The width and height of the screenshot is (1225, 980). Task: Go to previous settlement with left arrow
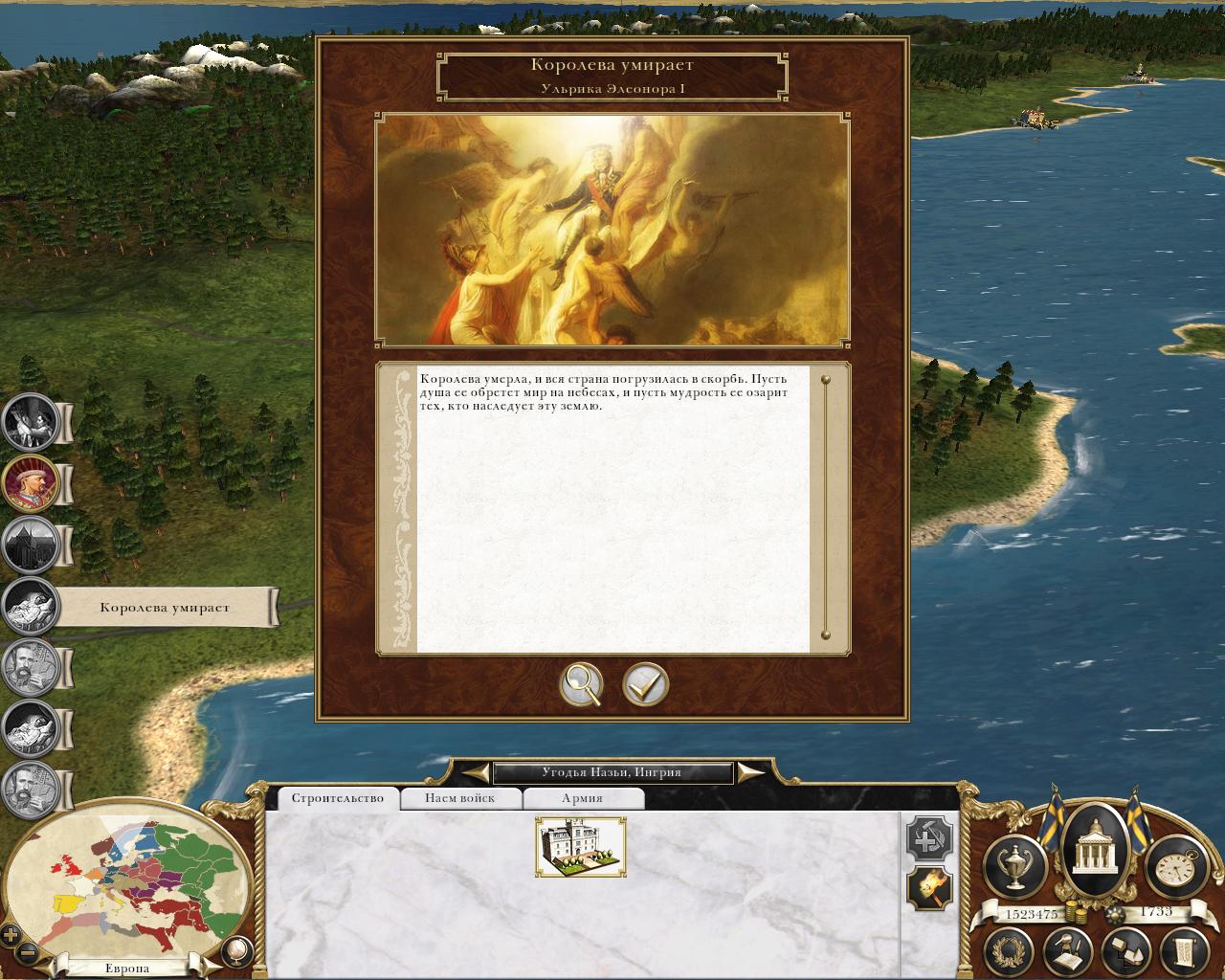pyautogui.click(x=473, y=772)
